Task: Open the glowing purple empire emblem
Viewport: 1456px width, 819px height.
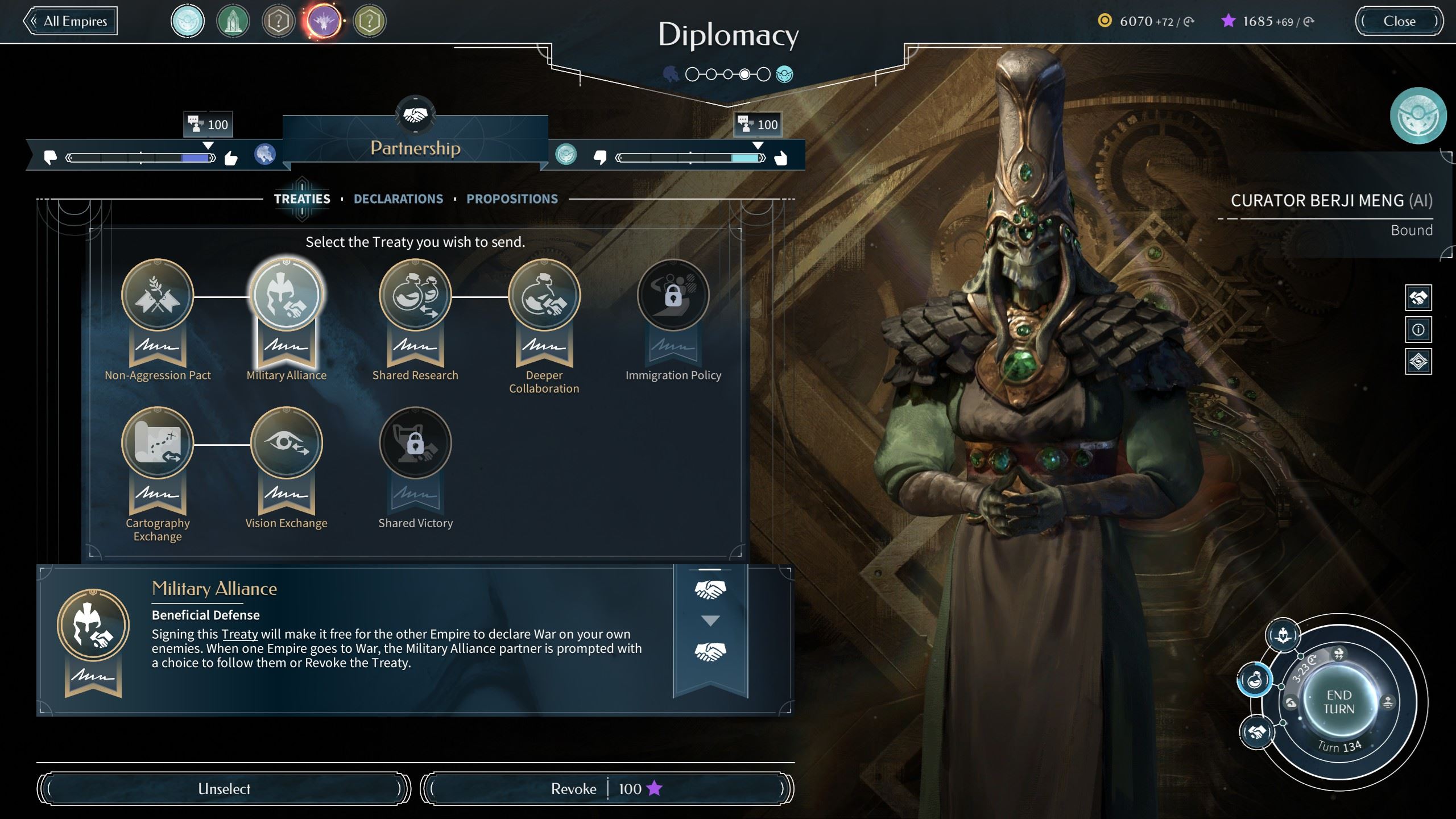Action: pyautogui.click(x=324, y=22)
